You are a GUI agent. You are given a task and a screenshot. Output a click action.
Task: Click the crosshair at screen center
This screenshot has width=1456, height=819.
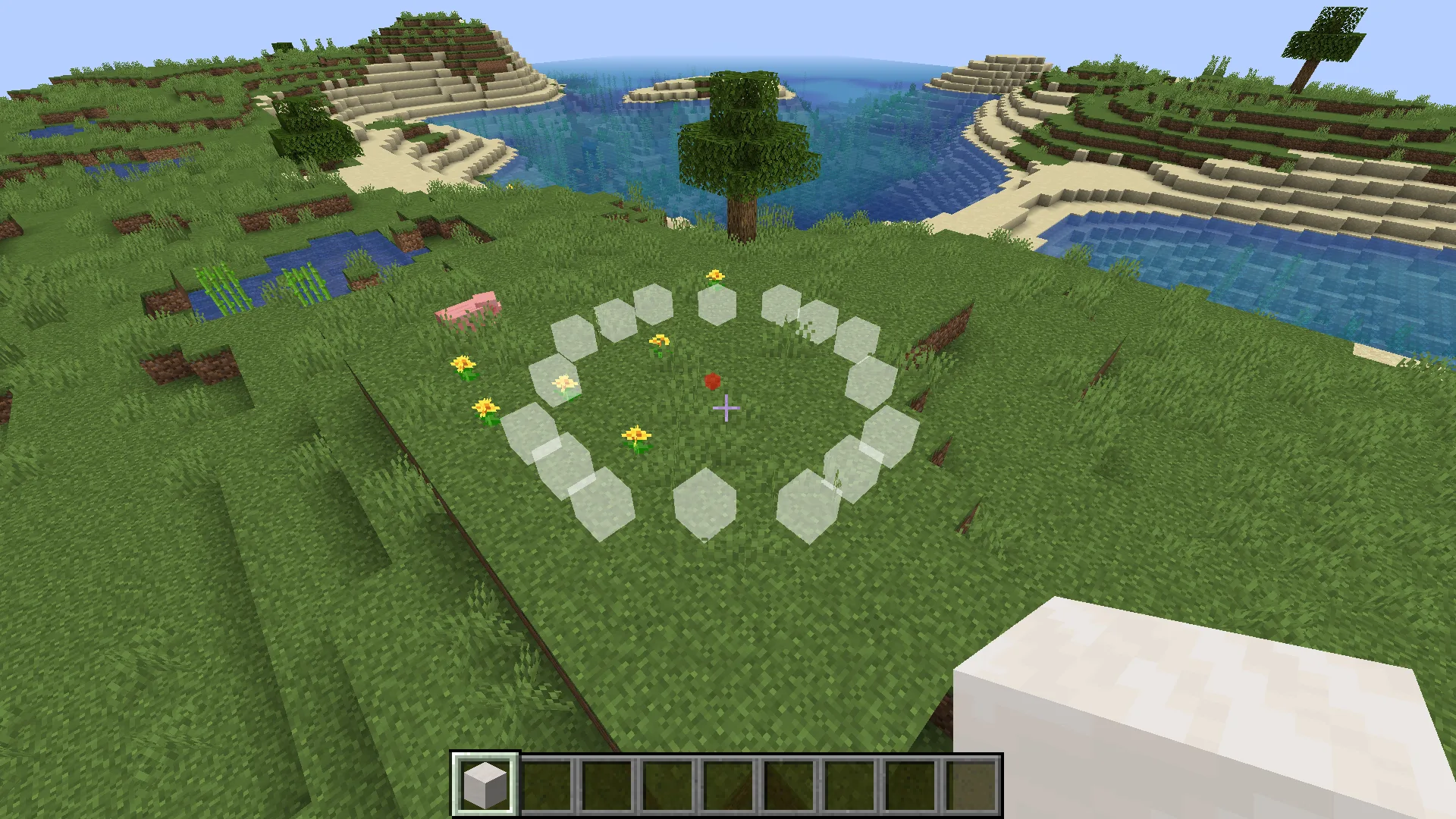click(726, 408)
